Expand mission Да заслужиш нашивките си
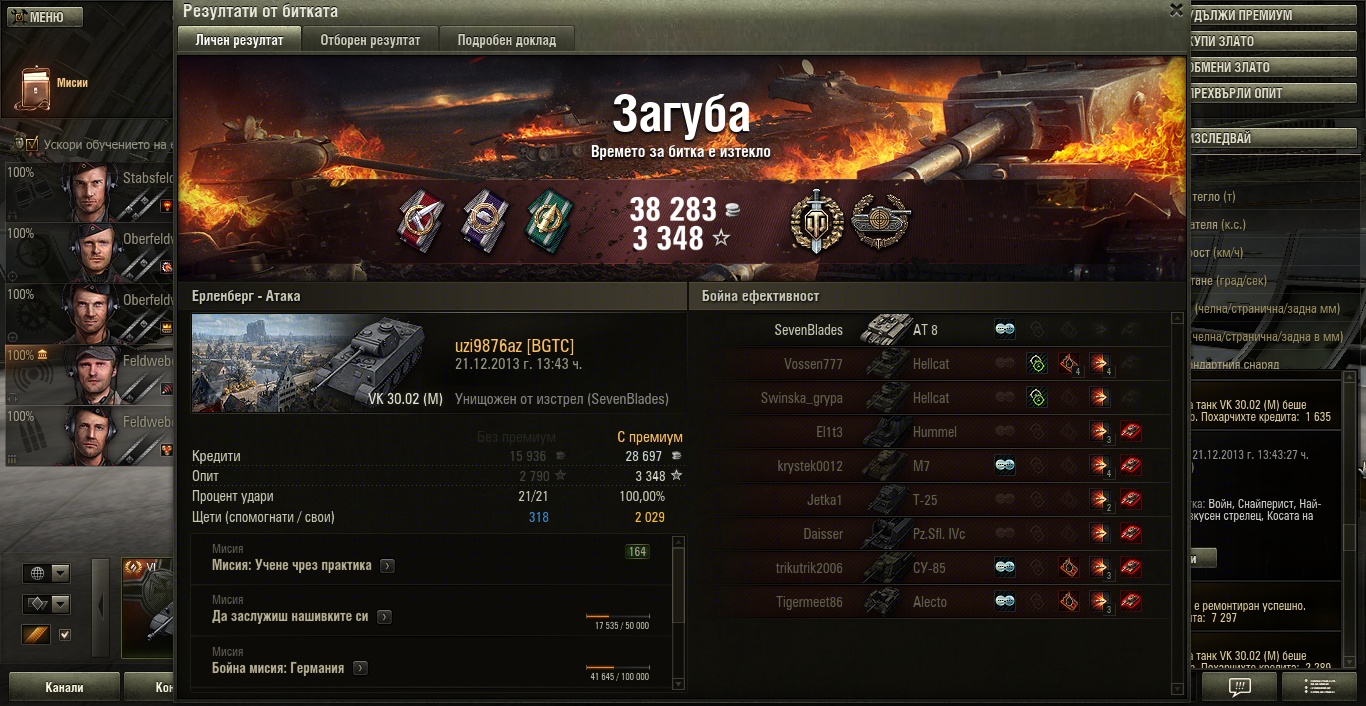Viewport: 1366px width, 706px height. click(383, 617)
